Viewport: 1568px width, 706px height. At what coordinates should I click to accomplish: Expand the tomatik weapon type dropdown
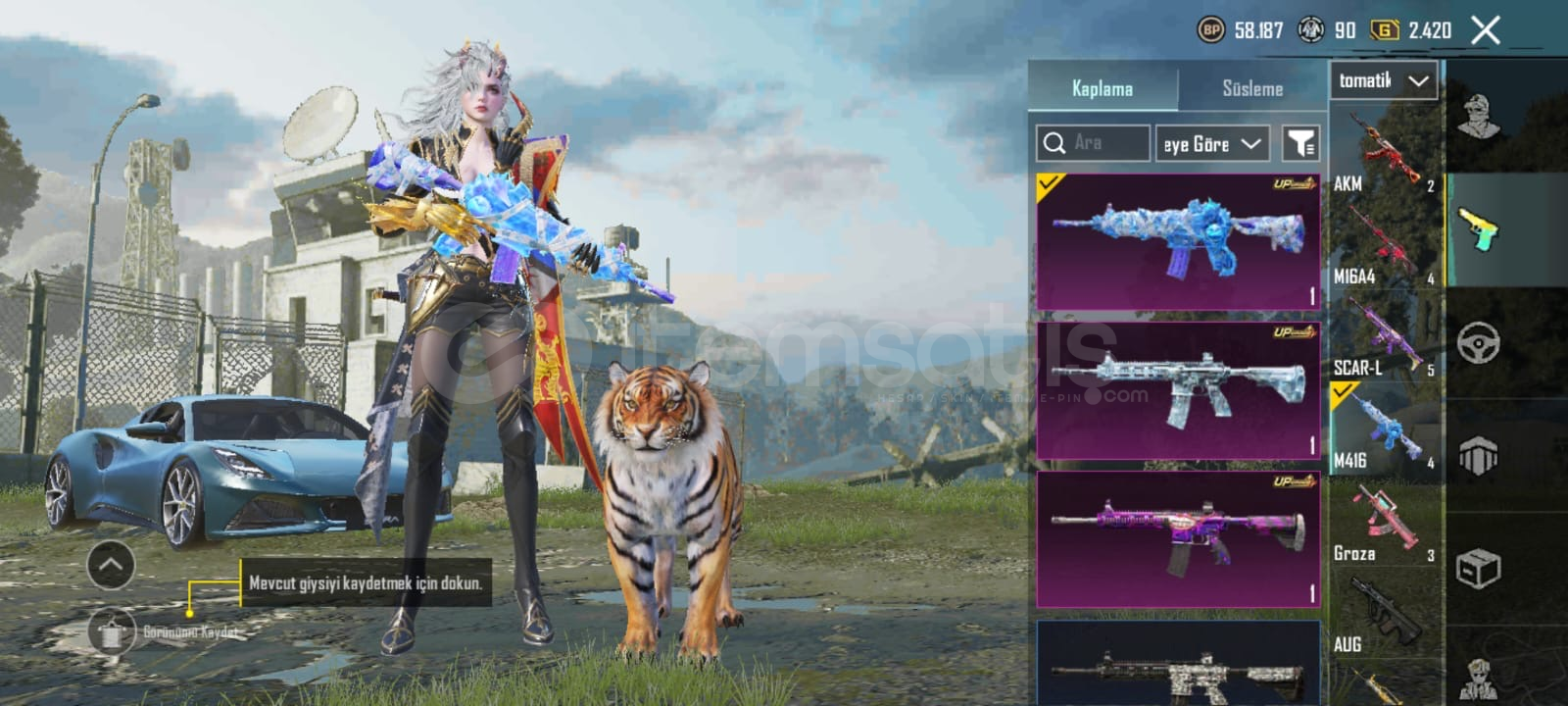pyautogui.click(x=1383, y=80)
